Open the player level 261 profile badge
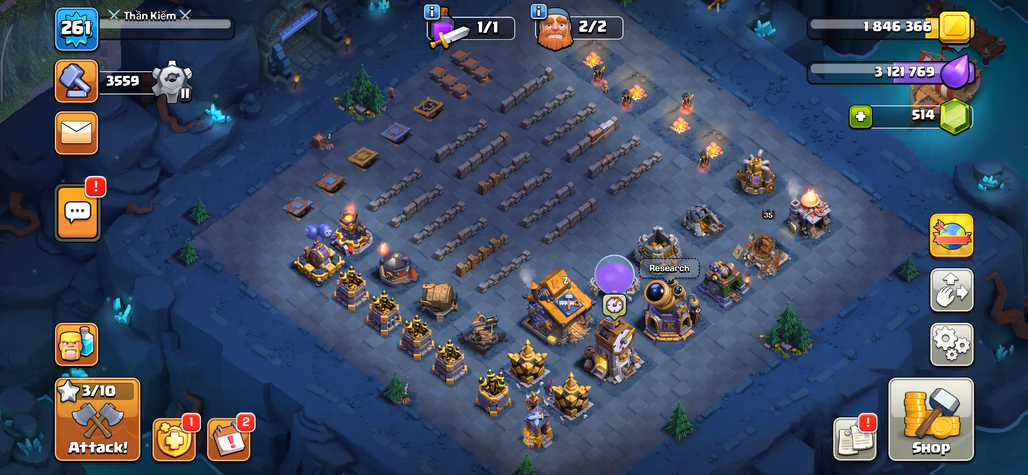Screen dimensions: 1028x475 coord(75,29)
